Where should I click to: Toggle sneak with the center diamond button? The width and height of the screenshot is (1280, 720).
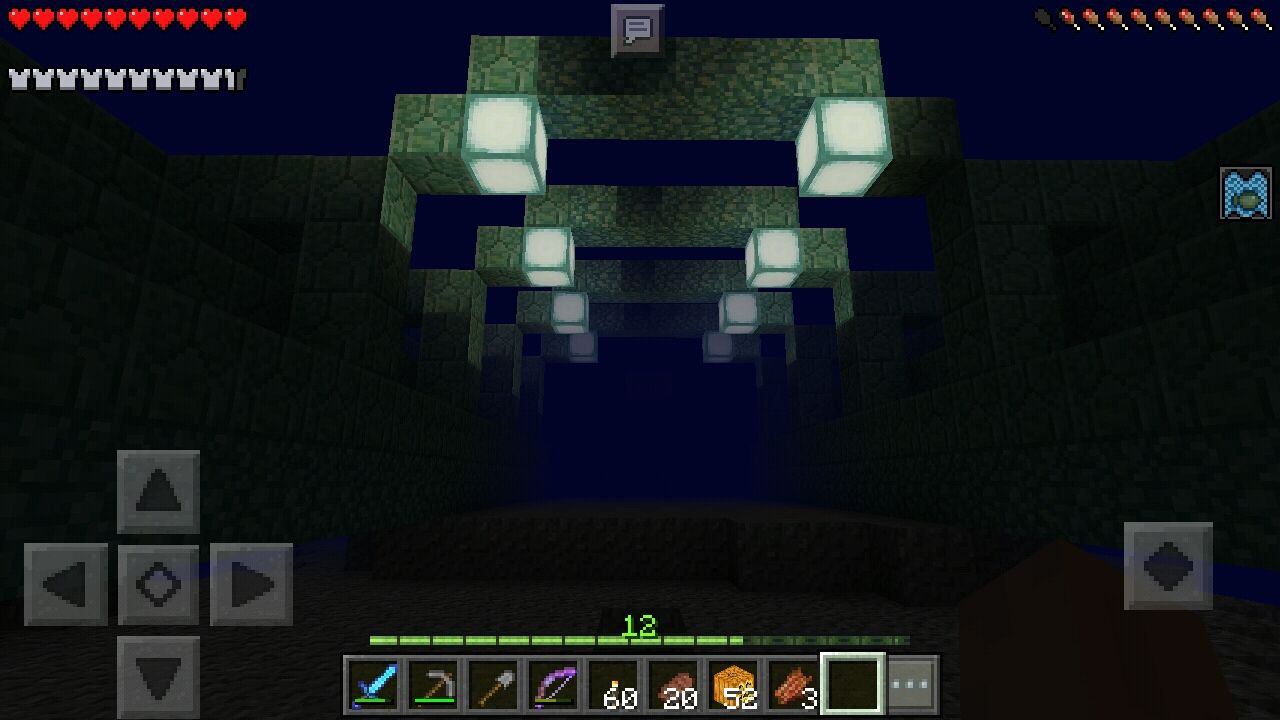(x=158, y=584)
